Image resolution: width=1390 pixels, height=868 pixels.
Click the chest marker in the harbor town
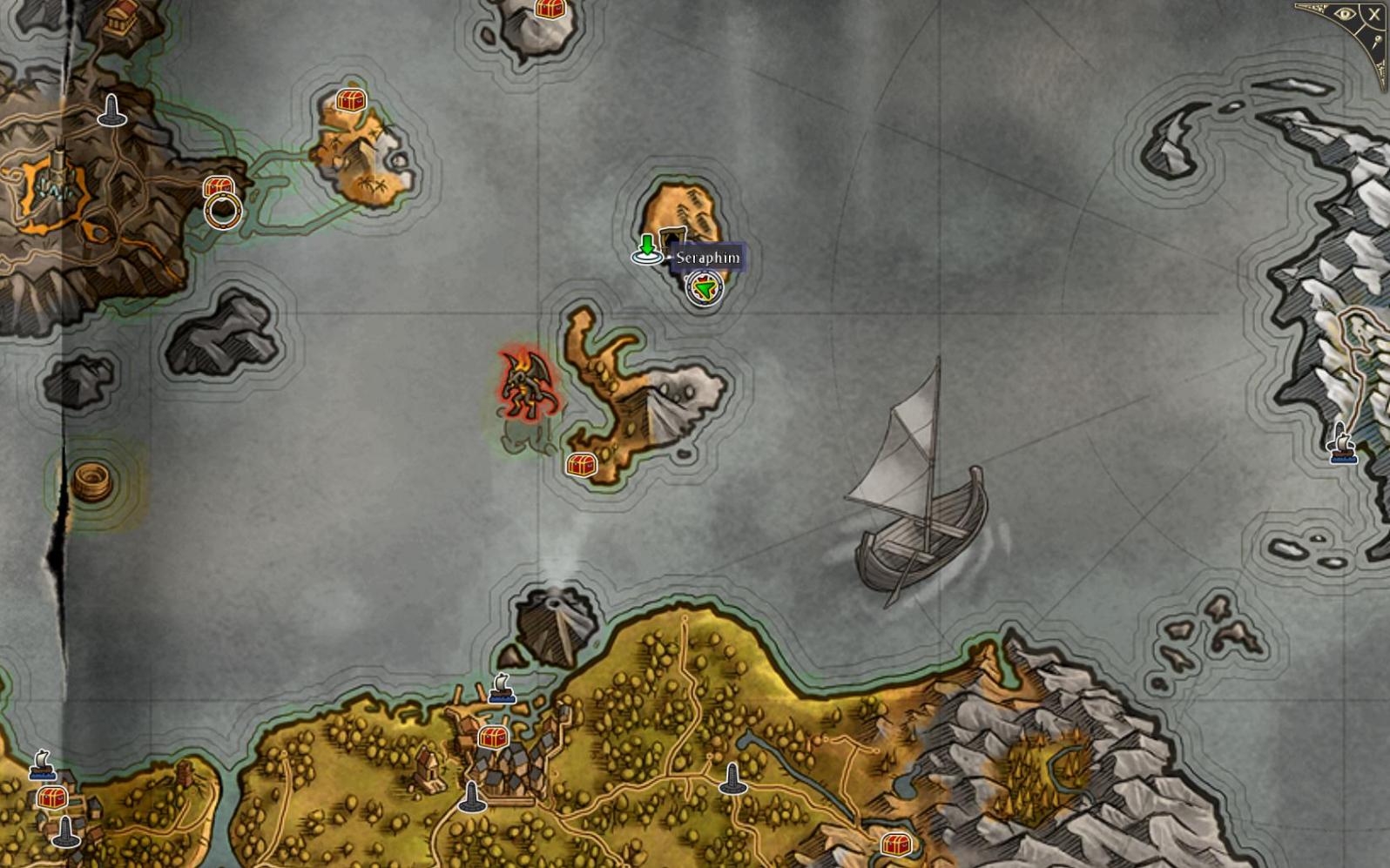[492, 738]
